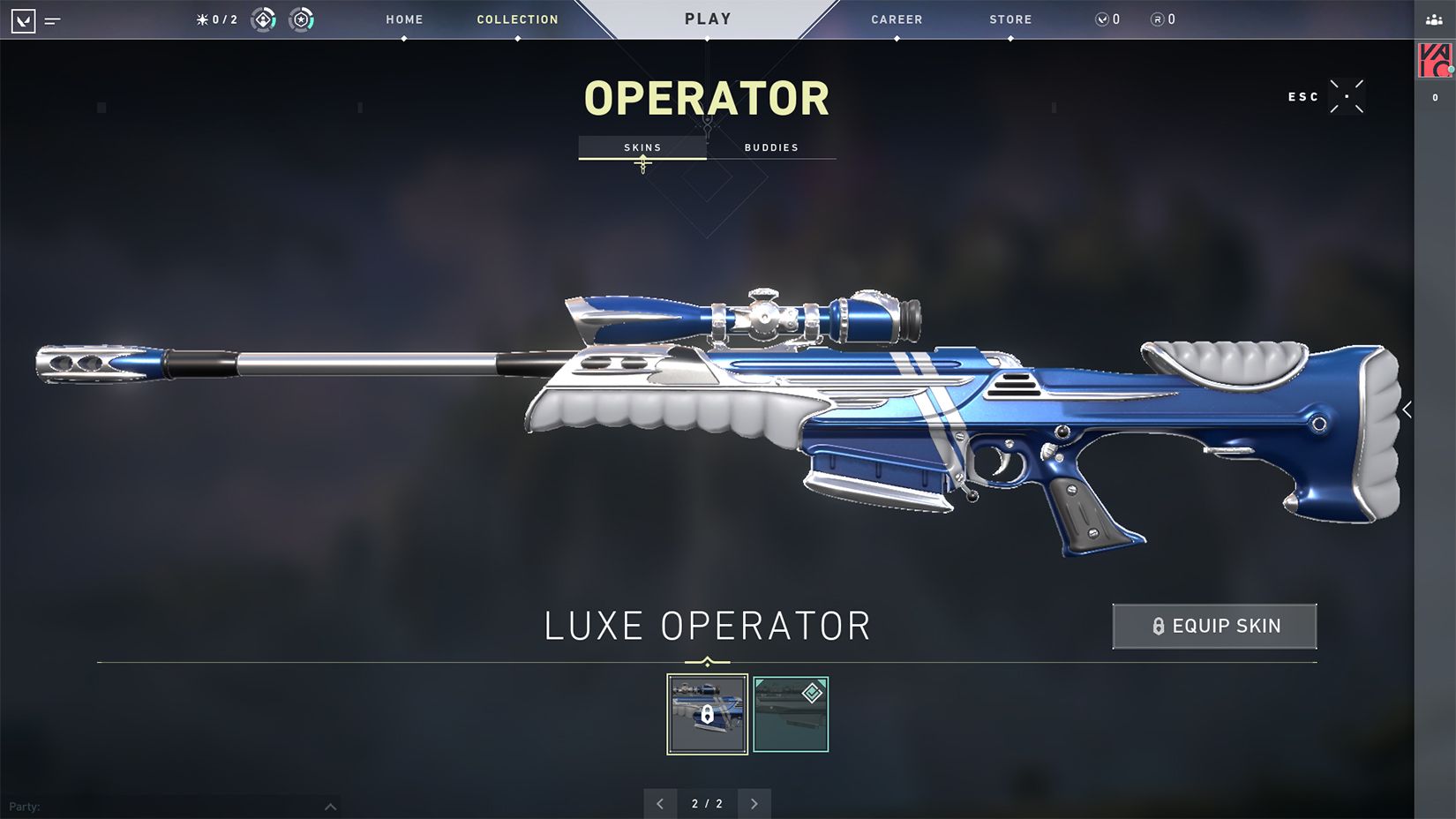Viewport: 1456px width, 819px height.
Task: Switch to the Skins tab
Action: pyautogui.click(x=642, y=147)
